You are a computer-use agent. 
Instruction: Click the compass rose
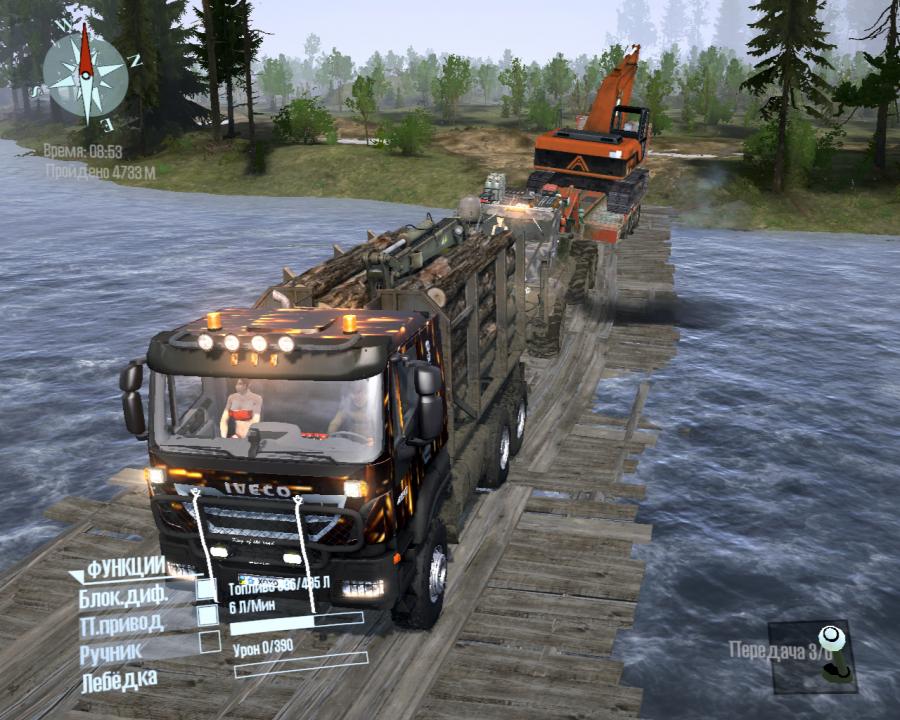[x=85, y=74]
